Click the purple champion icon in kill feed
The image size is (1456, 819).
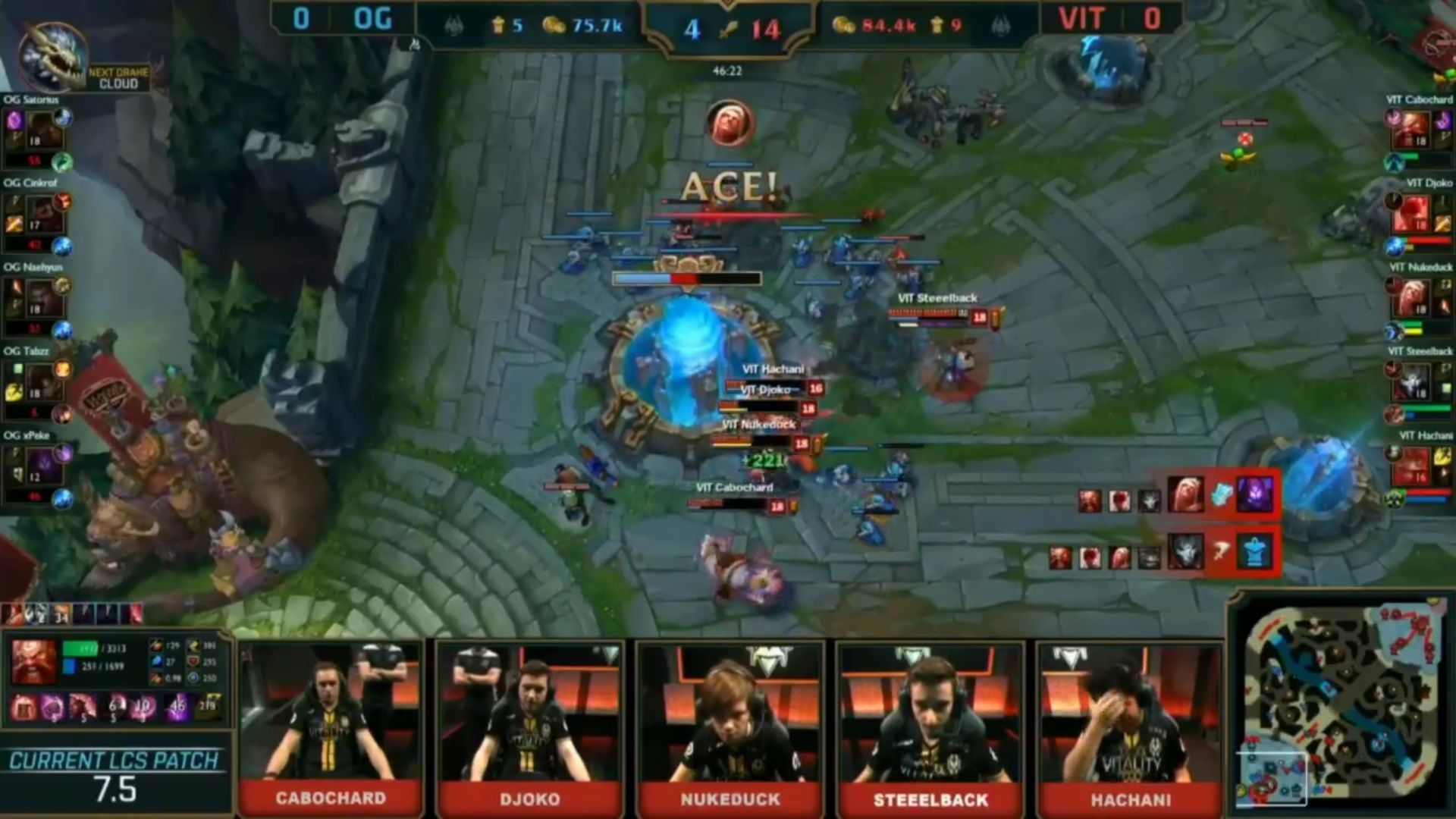coord(1255,495)
